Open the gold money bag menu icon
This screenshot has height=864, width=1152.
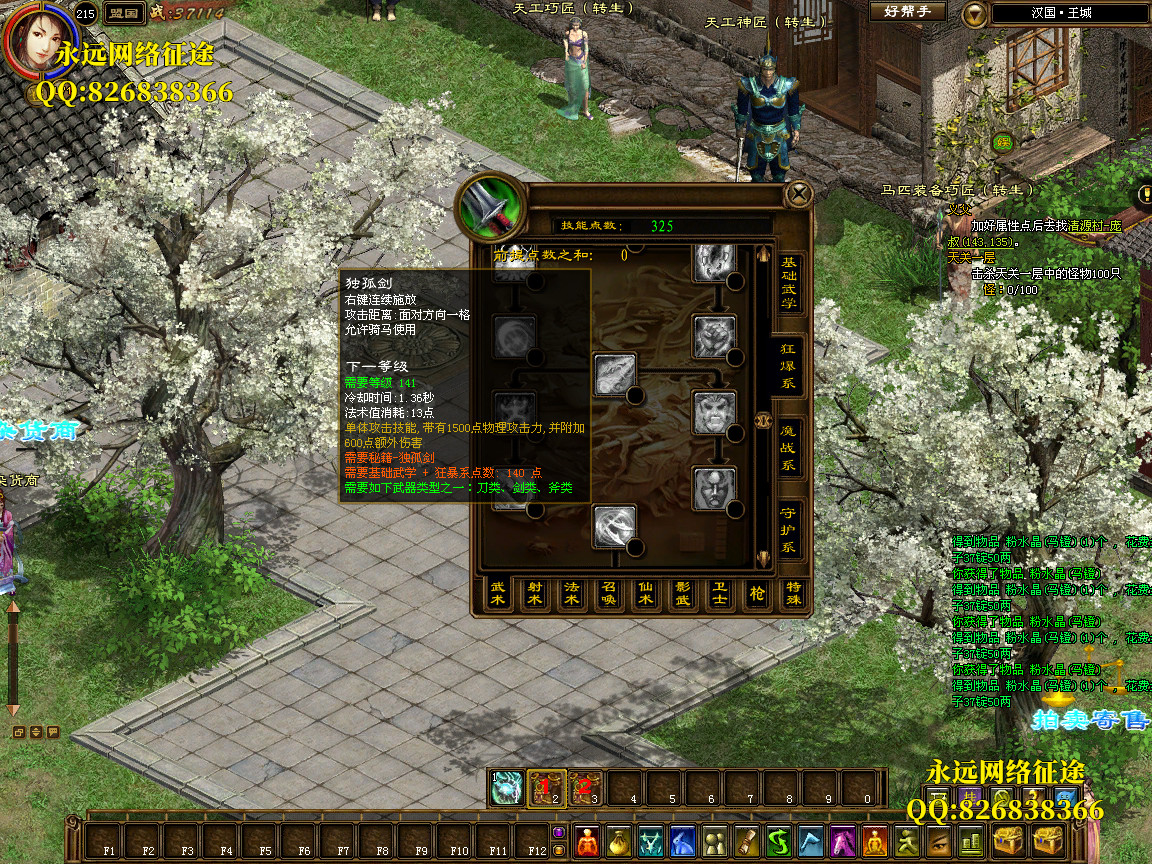[620, 841]
